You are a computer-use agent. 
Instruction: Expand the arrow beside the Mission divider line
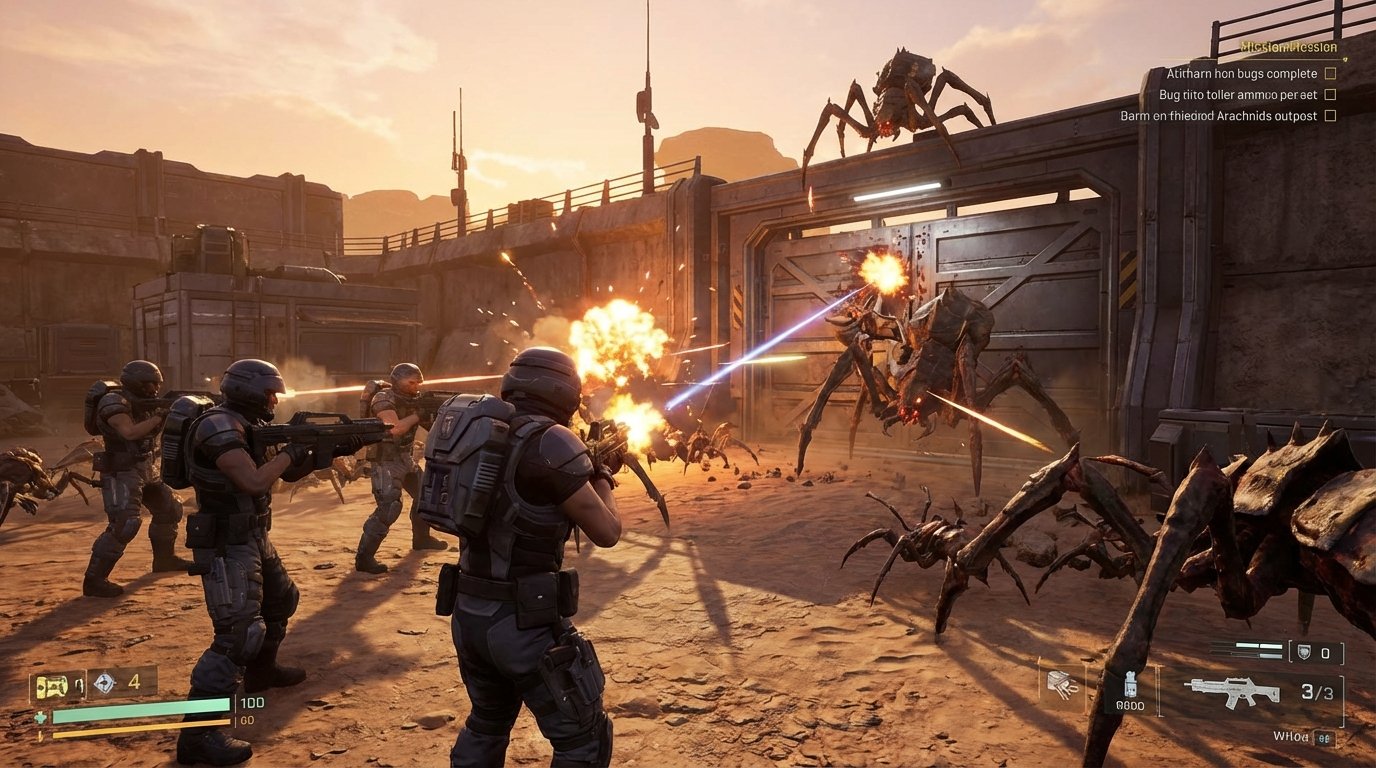[x=1345, y=60]
